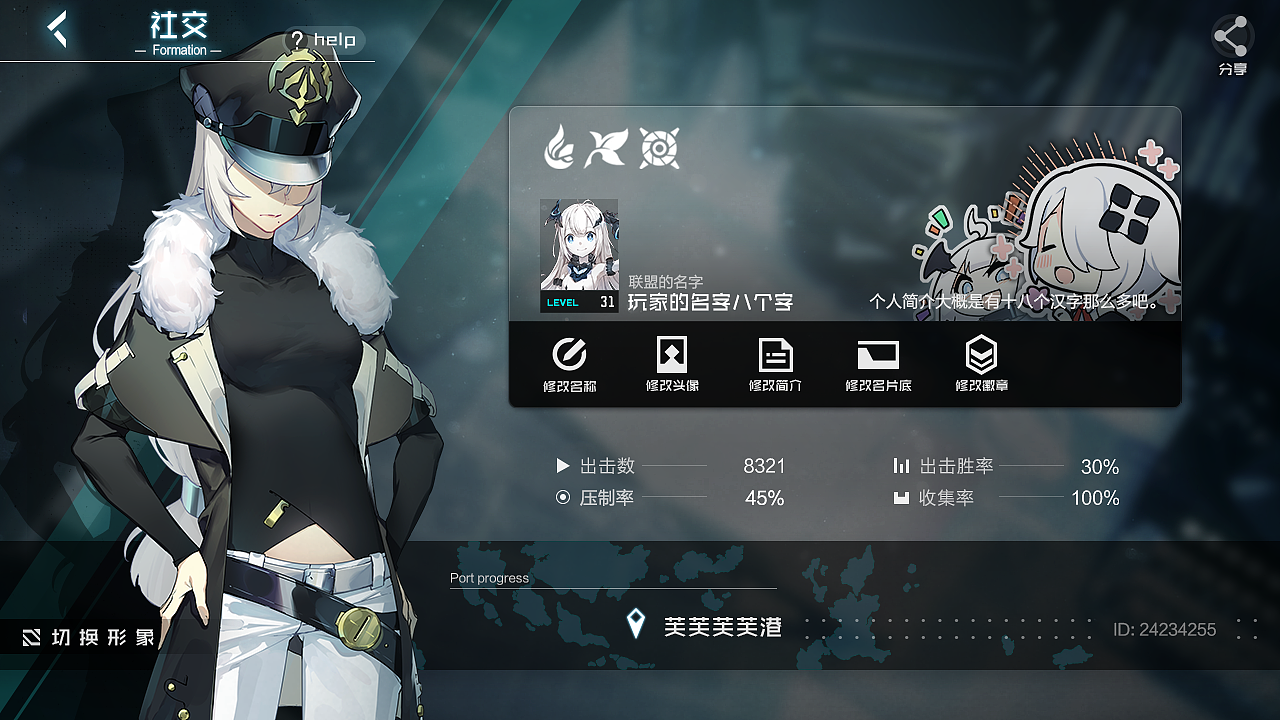Click the LEVEL 31 badge
The height and width of the screenshot is (720, 1280).
tap(580, 302)
